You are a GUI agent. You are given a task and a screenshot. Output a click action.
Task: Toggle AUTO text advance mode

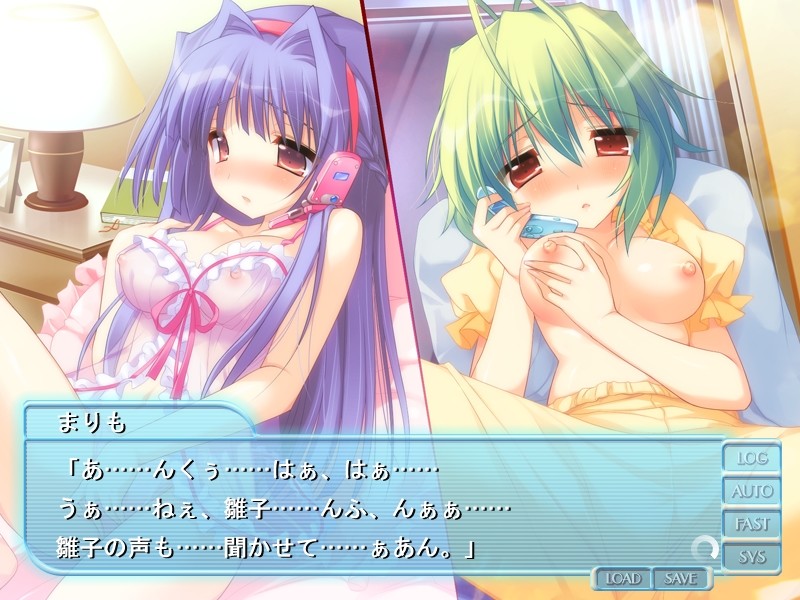pyautogui.click(x=752, y=492)
